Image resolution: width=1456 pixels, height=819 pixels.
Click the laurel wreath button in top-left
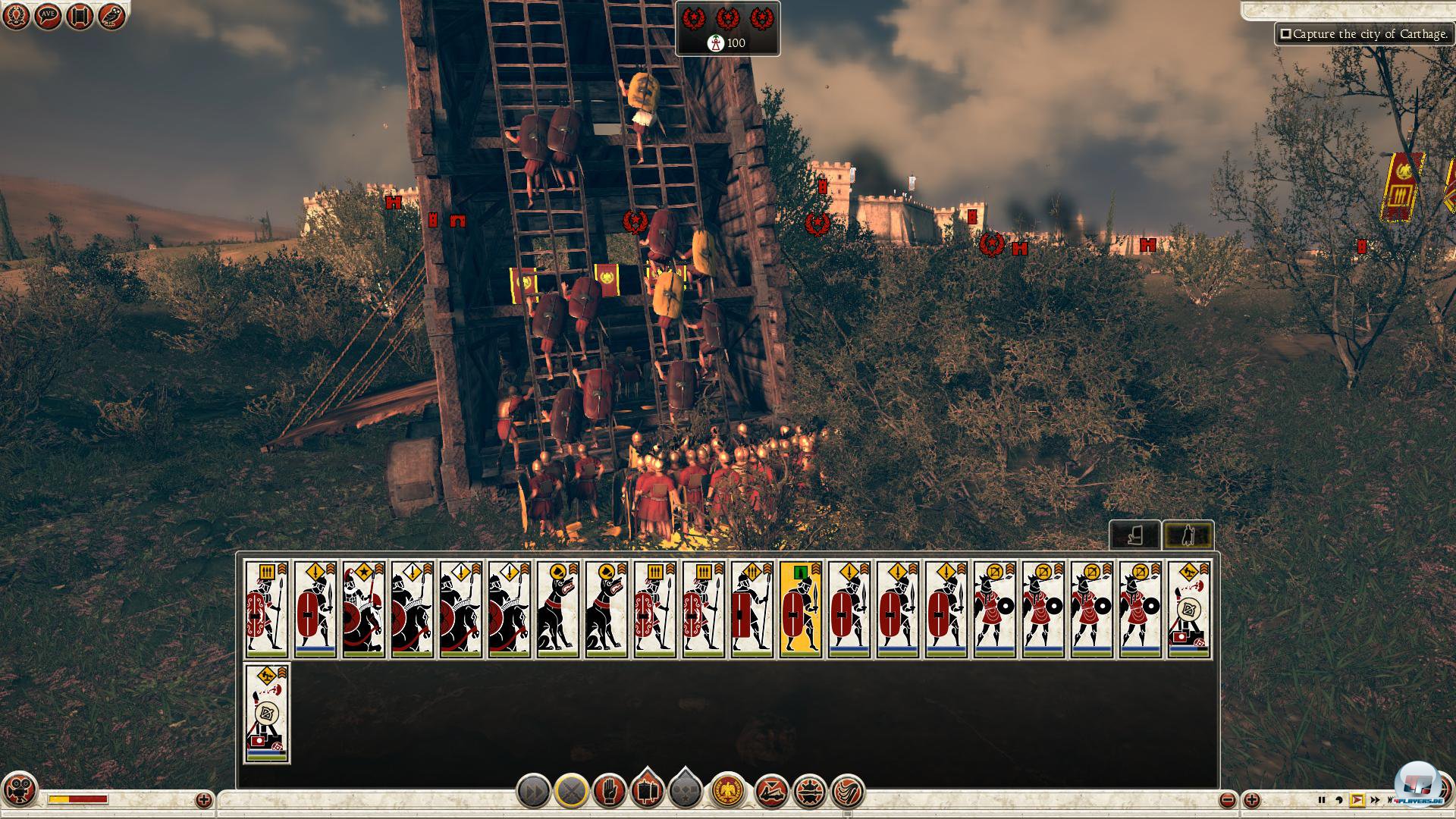pyautogui.click(x=16, y=17)
